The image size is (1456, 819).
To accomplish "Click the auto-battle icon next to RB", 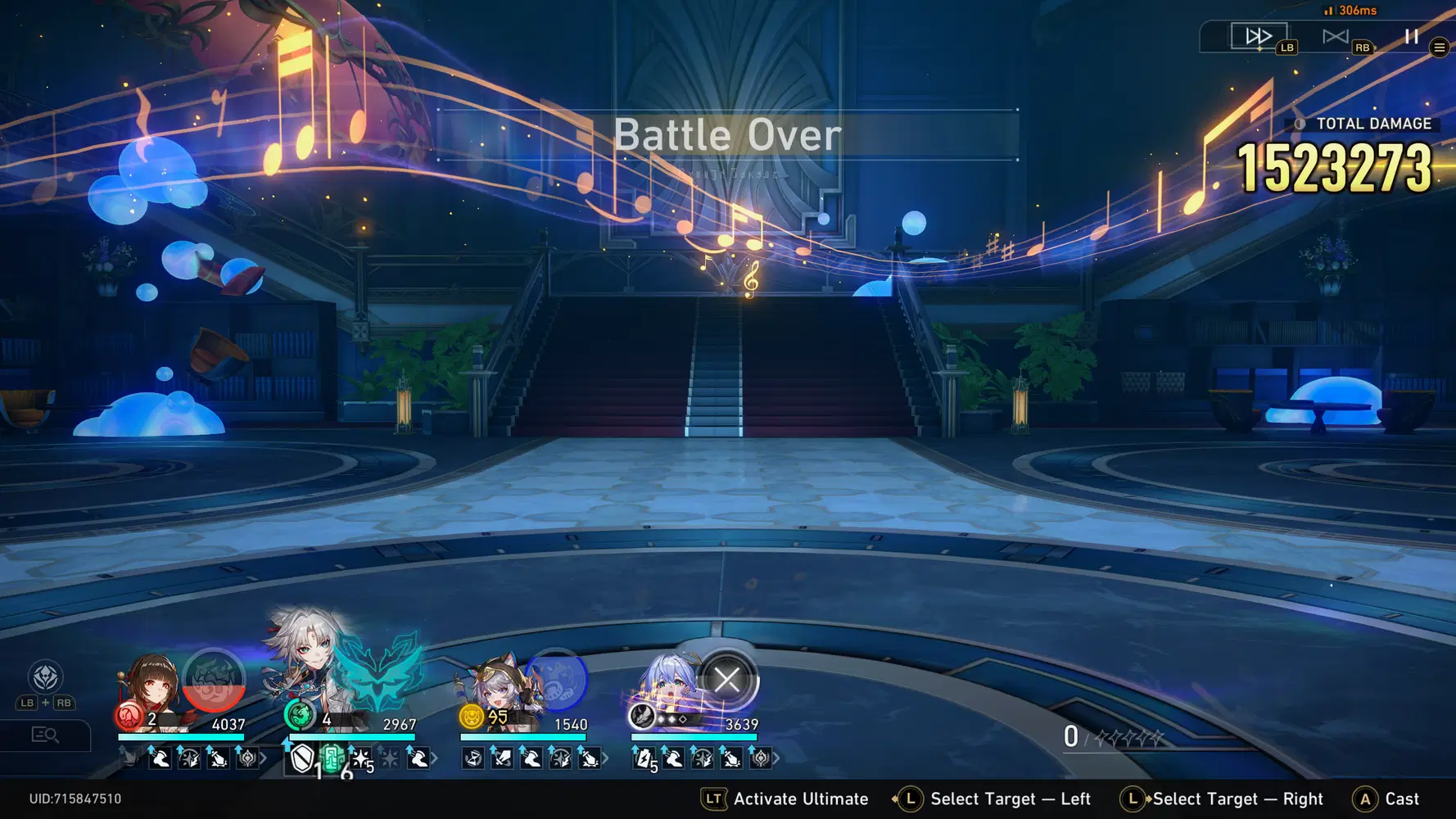I will click(1336, 34).
